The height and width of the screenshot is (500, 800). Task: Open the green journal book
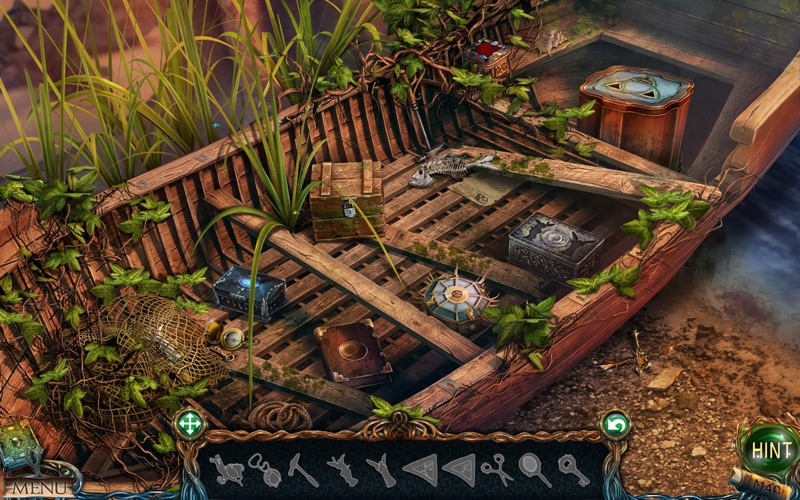click(16, 443)
